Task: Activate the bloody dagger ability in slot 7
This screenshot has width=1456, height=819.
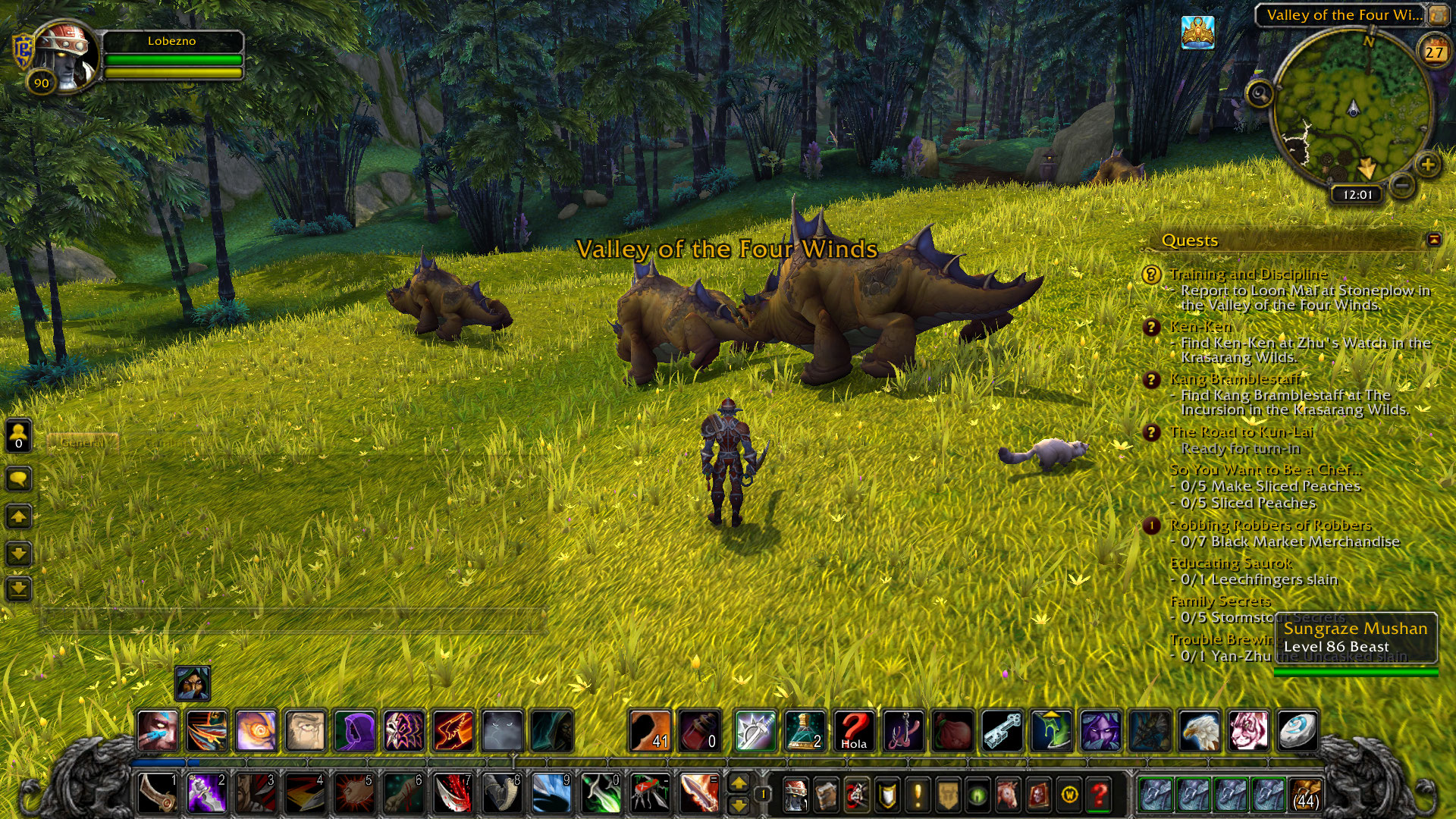Action: tap(453, 794)
